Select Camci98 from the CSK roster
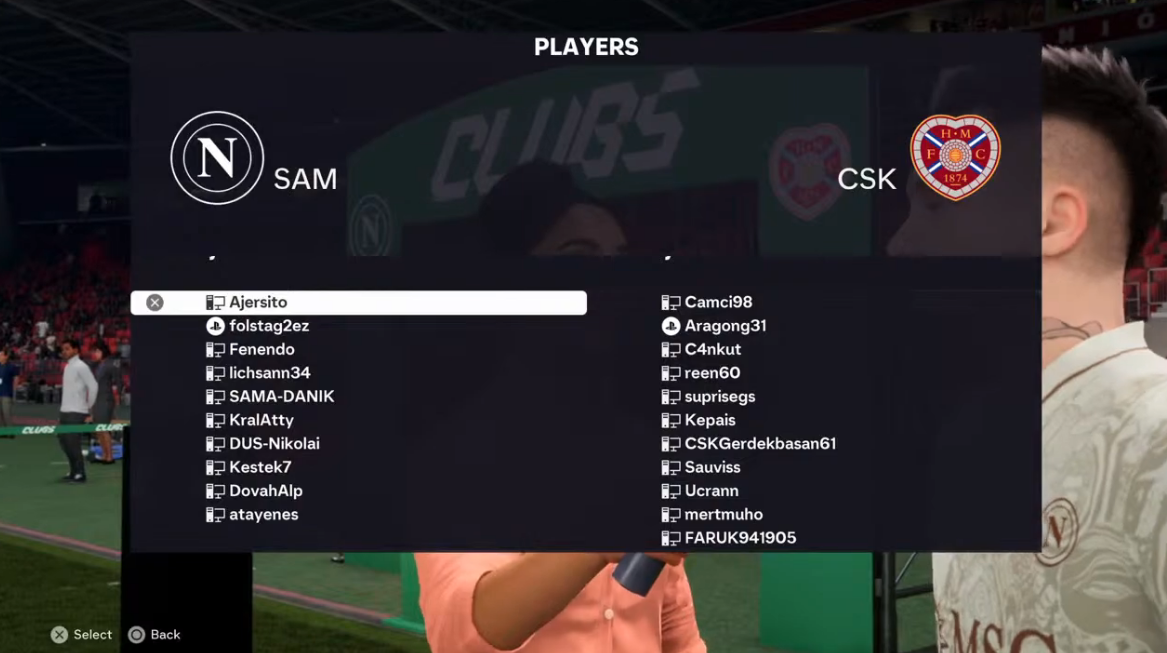This screenshot has width=1167, height=653. [x=718, y=303]
